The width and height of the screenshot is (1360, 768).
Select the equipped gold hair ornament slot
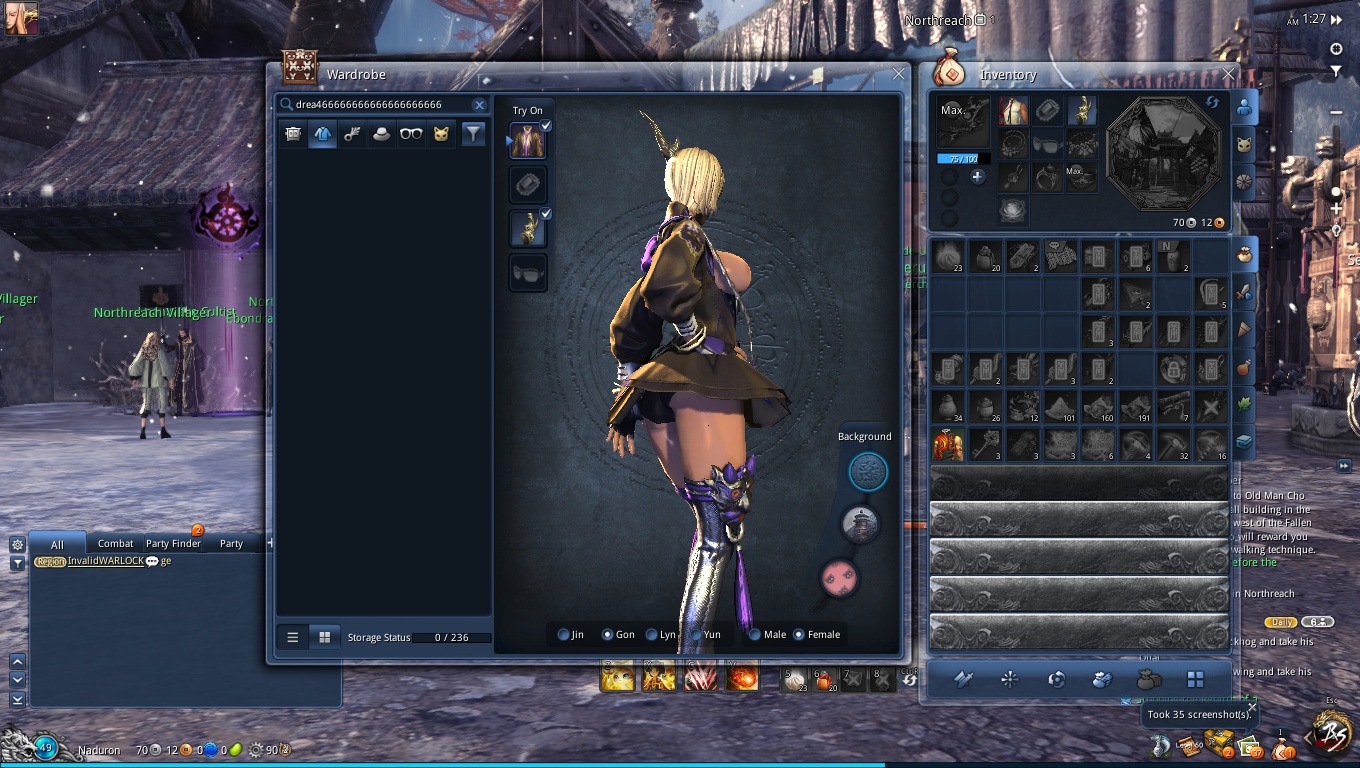(1082, 111)
